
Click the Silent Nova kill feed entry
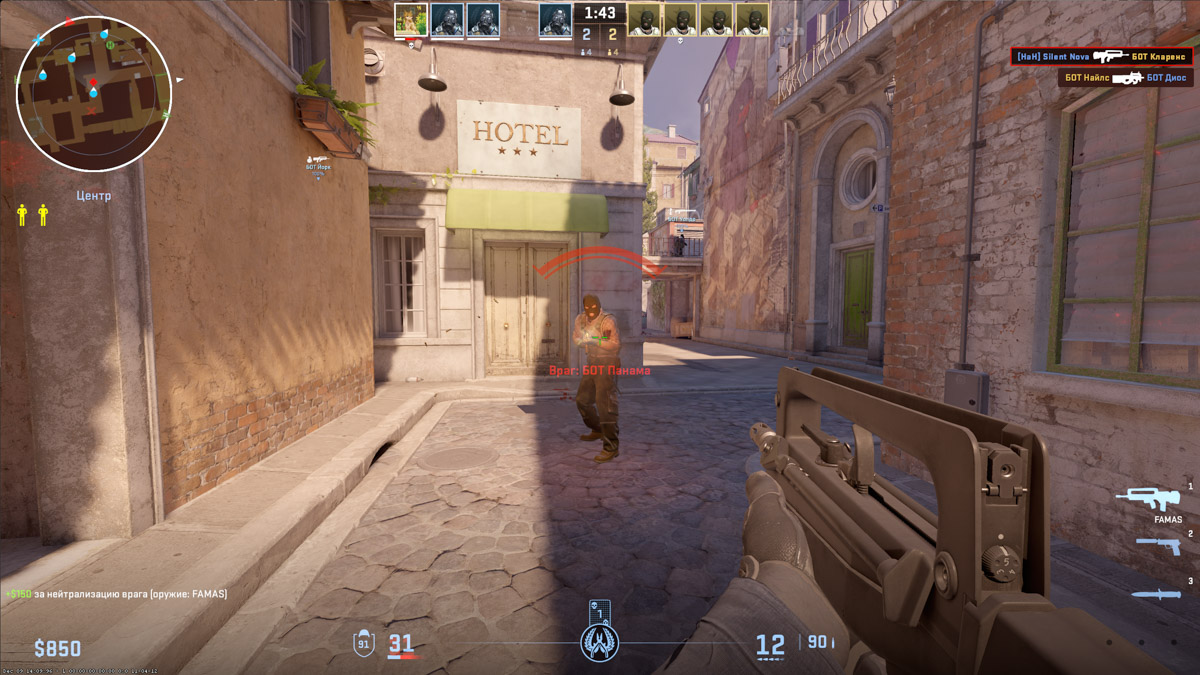click(x=1101, y=57)
